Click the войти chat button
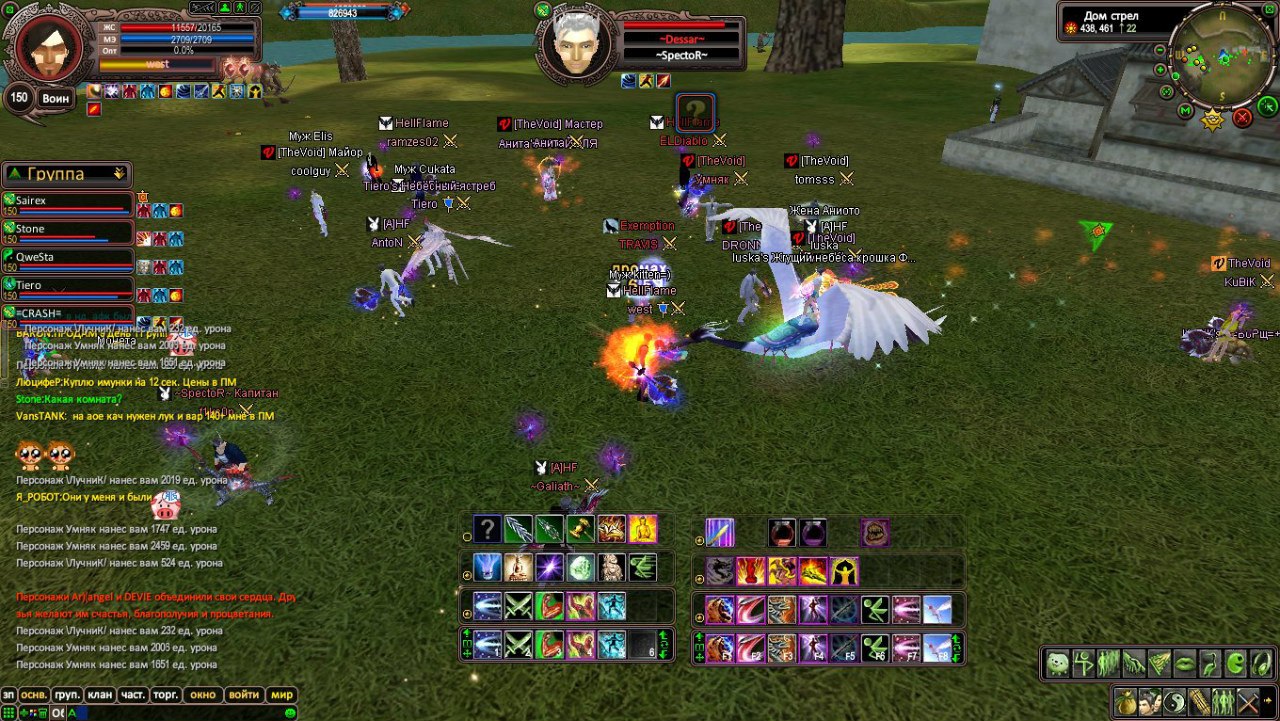 pos(243,695)
